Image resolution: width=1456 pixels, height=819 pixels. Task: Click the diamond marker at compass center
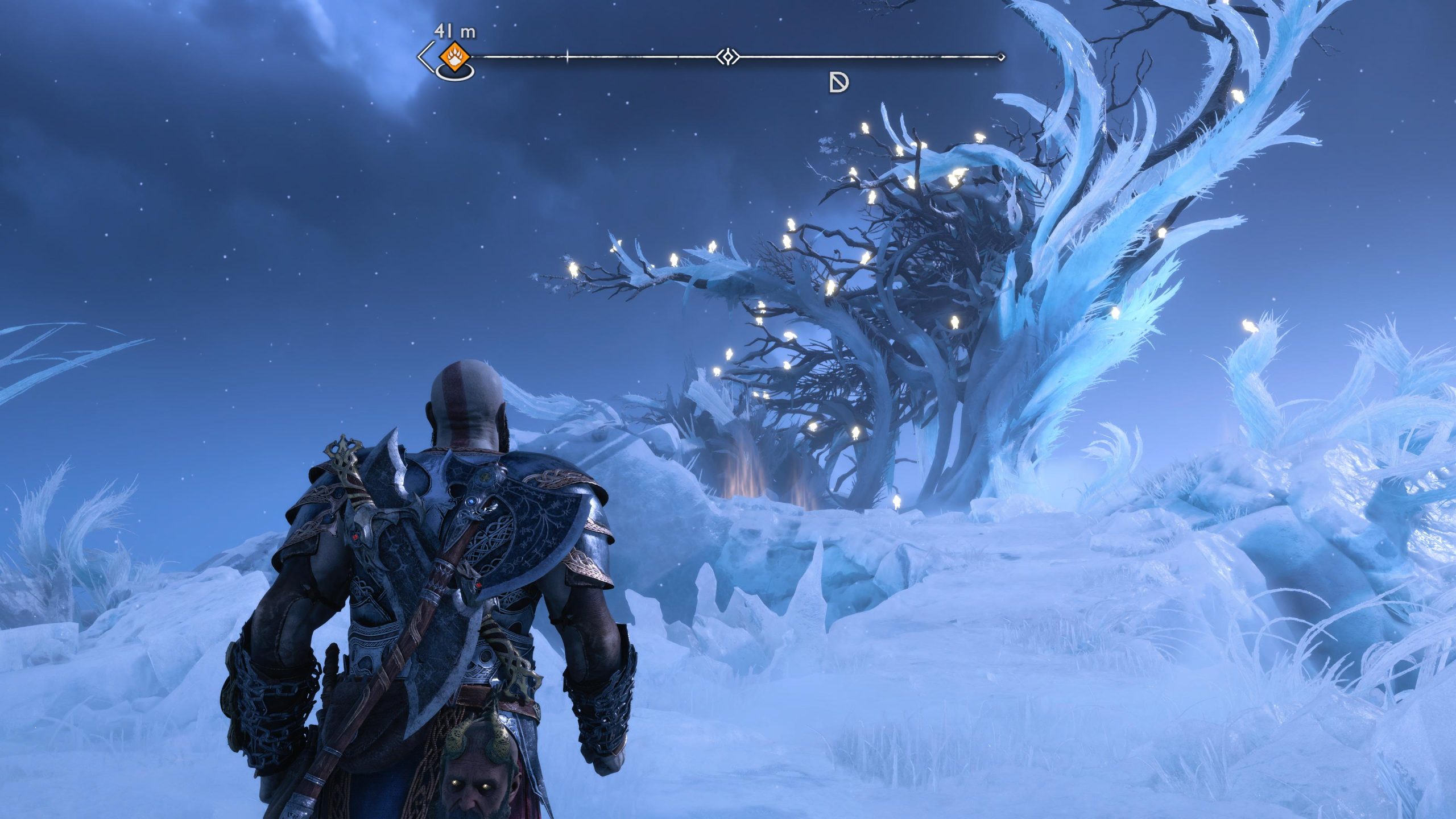pyautogui.click(x=727, y=57)
